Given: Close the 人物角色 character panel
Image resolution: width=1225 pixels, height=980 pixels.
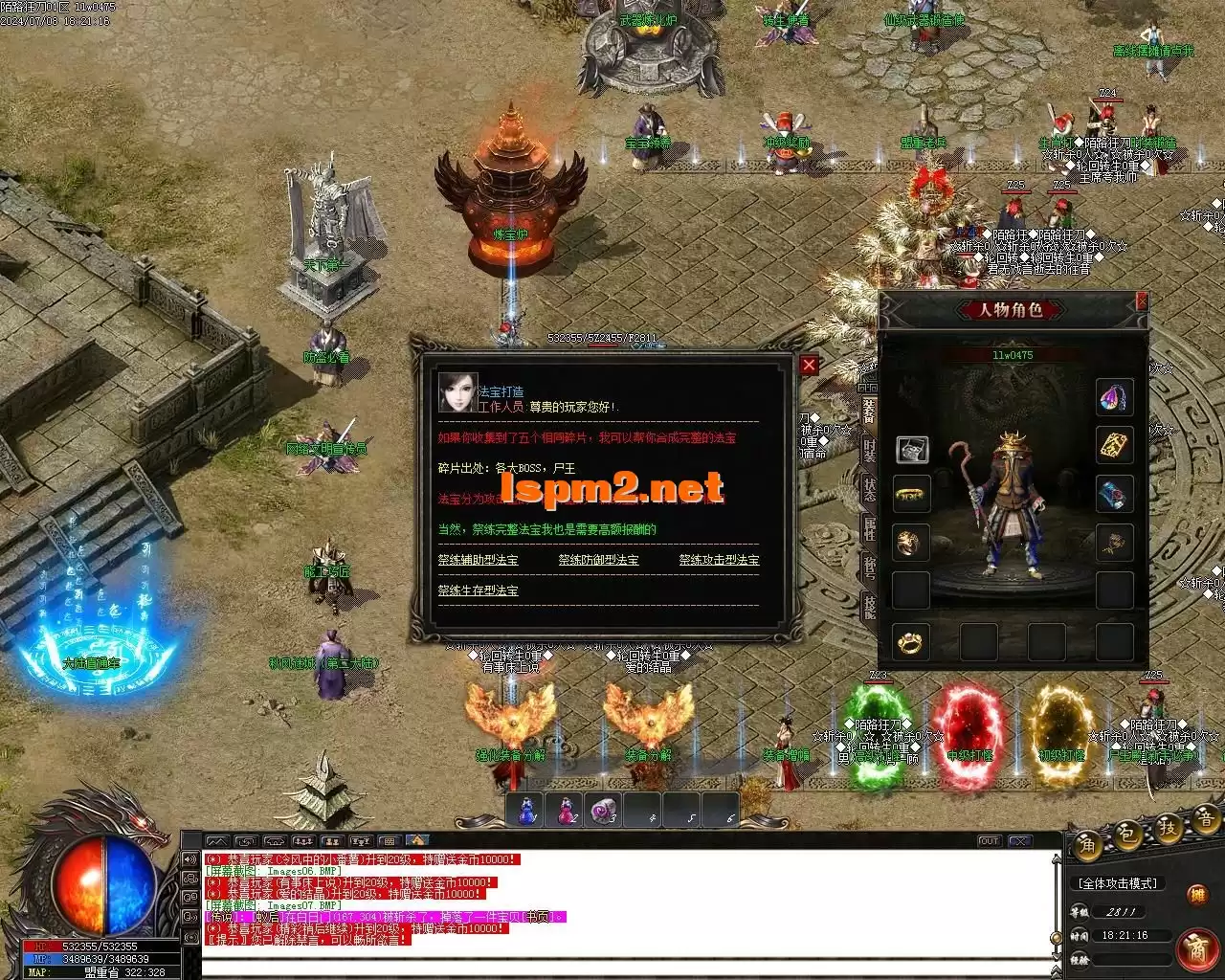Looking at the screenshot, I should click(1141, 301).
